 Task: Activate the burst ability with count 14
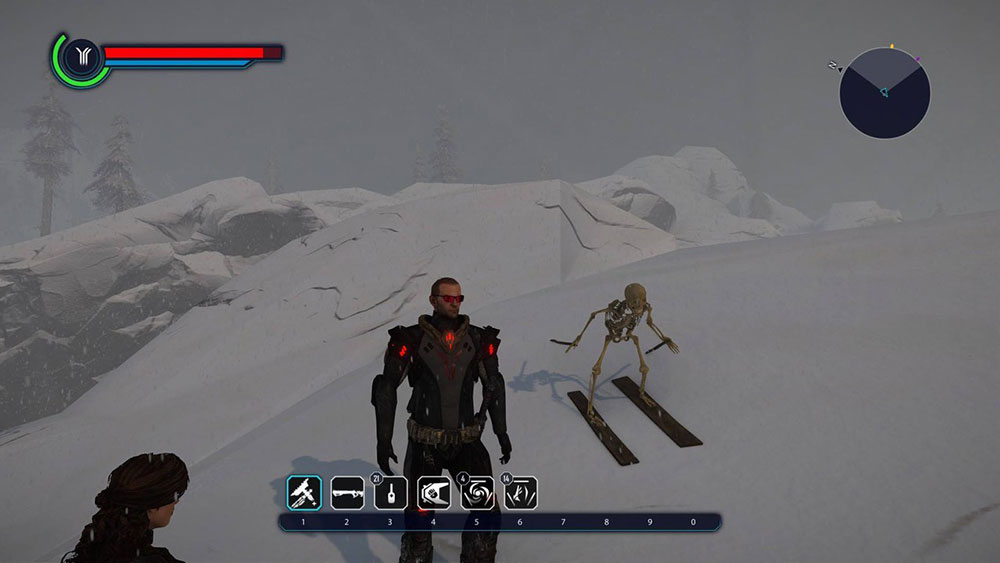[521, 491]
